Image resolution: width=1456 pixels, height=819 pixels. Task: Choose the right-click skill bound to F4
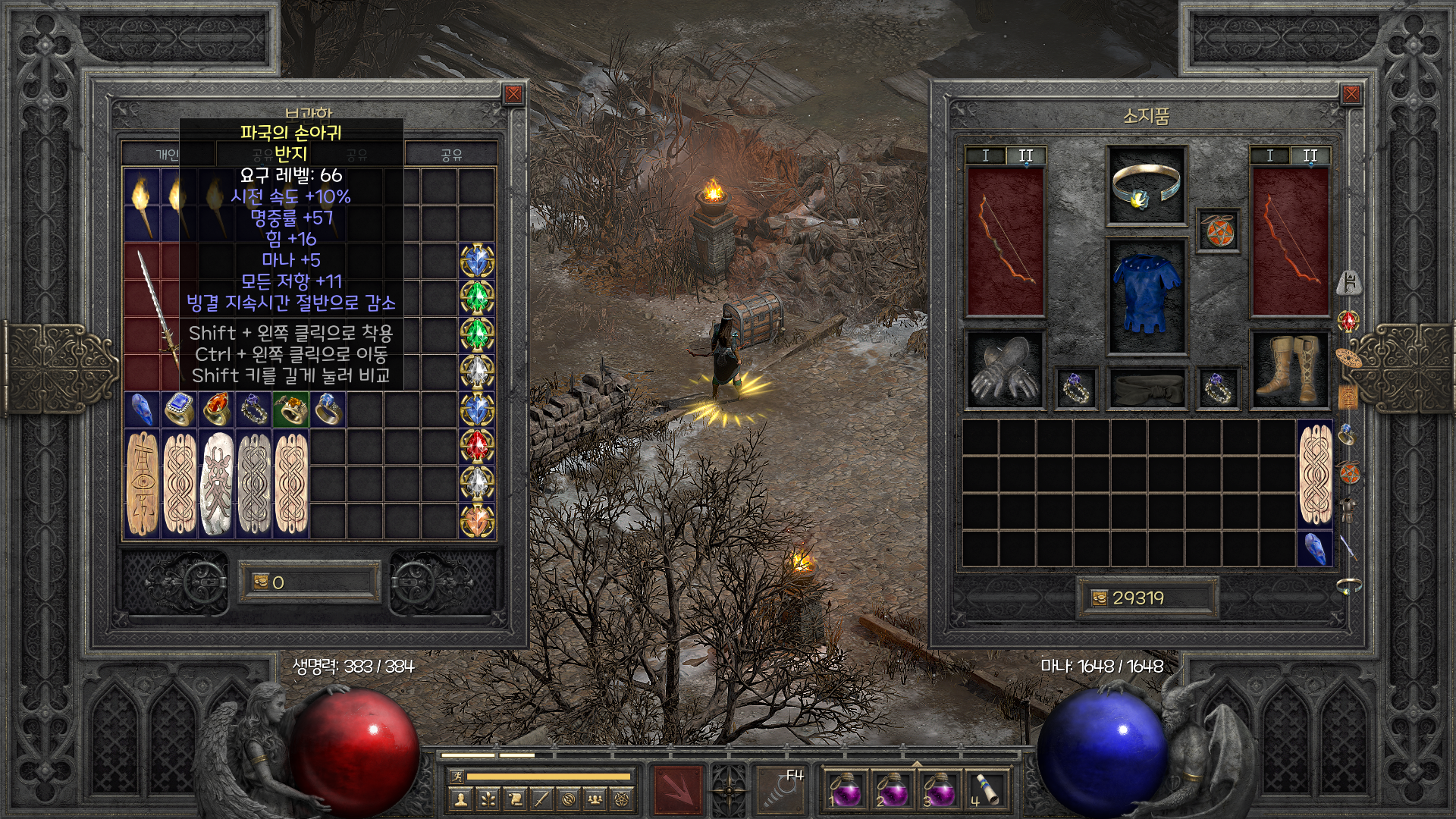pyautogui.click(x=781, y=790)
